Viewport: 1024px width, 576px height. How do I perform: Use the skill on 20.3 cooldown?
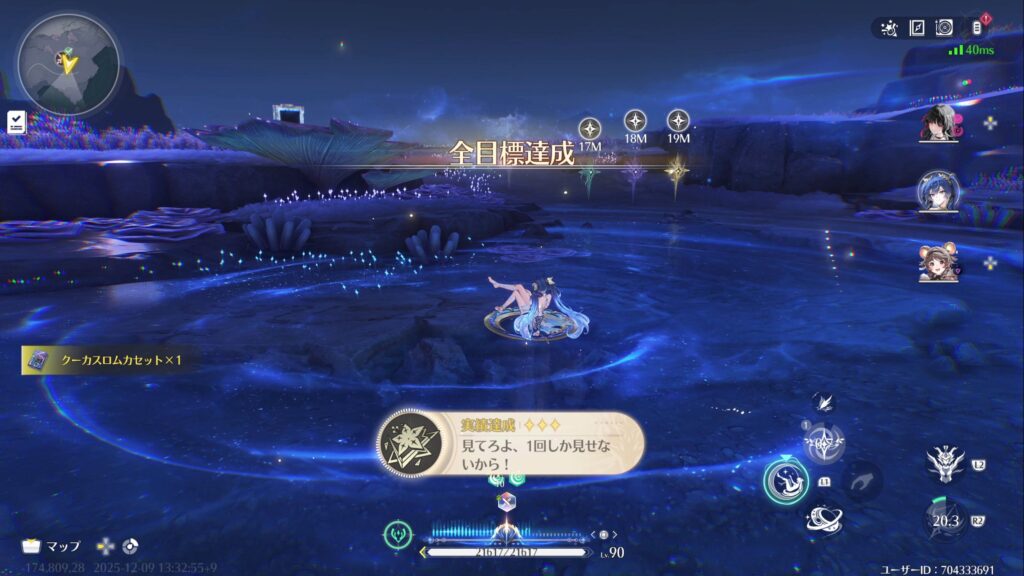944,518
